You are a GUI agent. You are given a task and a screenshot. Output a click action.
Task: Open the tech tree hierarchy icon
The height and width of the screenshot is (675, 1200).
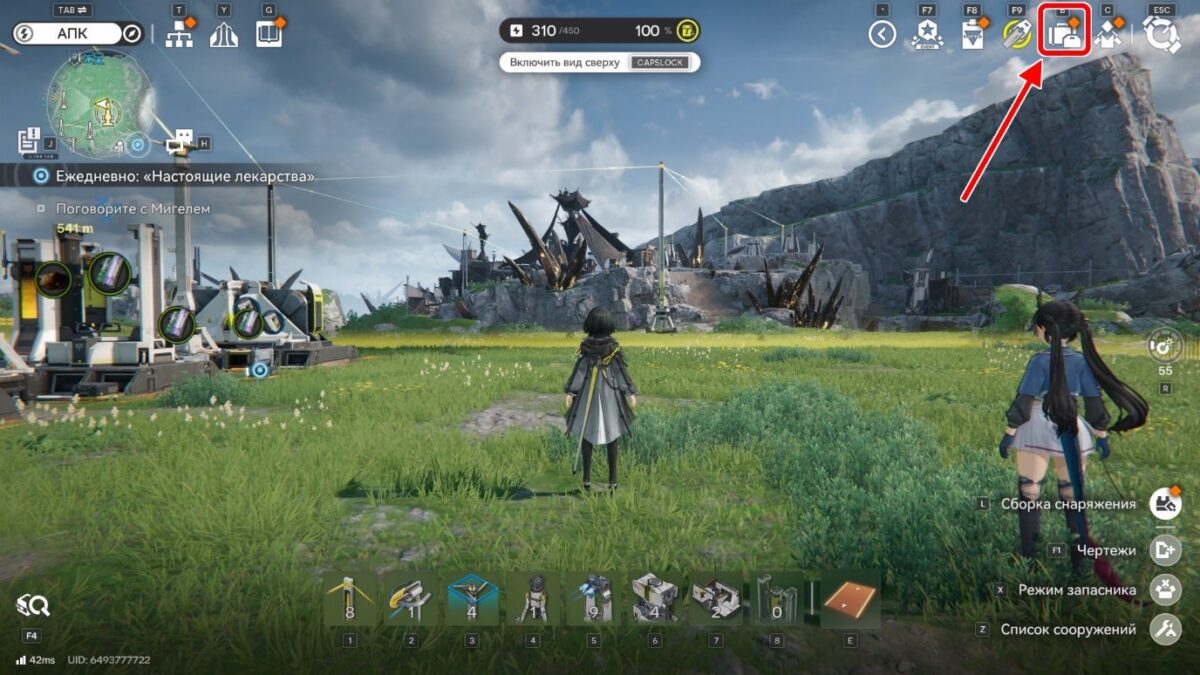179,35
